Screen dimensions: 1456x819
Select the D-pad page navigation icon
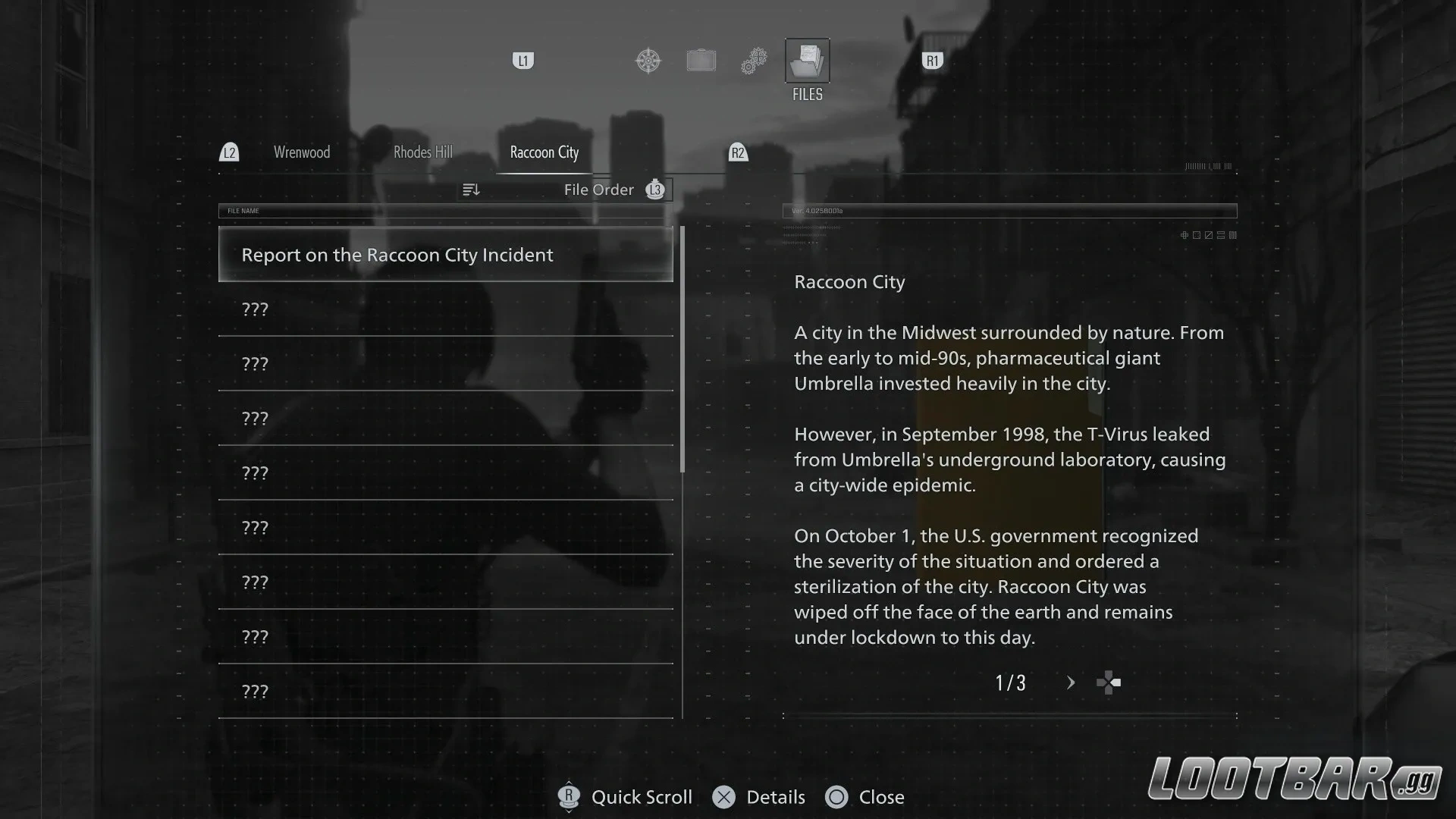tap(1109, 682)
